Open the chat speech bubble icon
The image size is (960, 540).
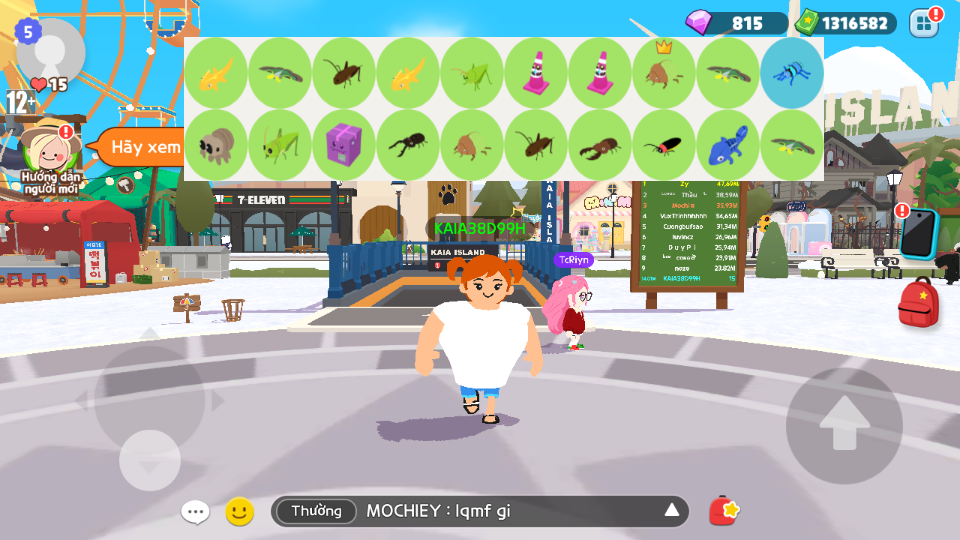tap(195, 512)
